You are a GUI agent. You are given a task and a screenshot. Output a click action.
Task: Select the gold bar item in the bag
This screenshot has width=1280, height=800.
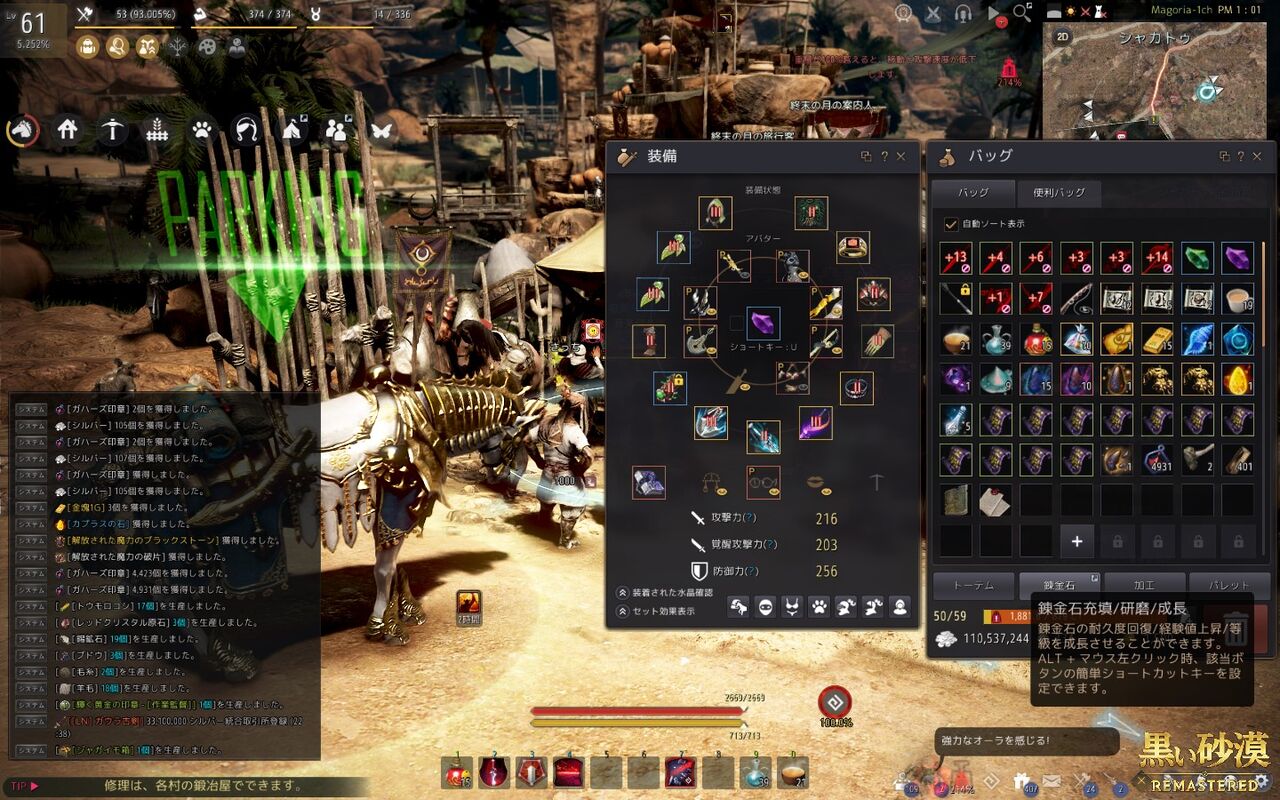click(x=1157, y=339)
